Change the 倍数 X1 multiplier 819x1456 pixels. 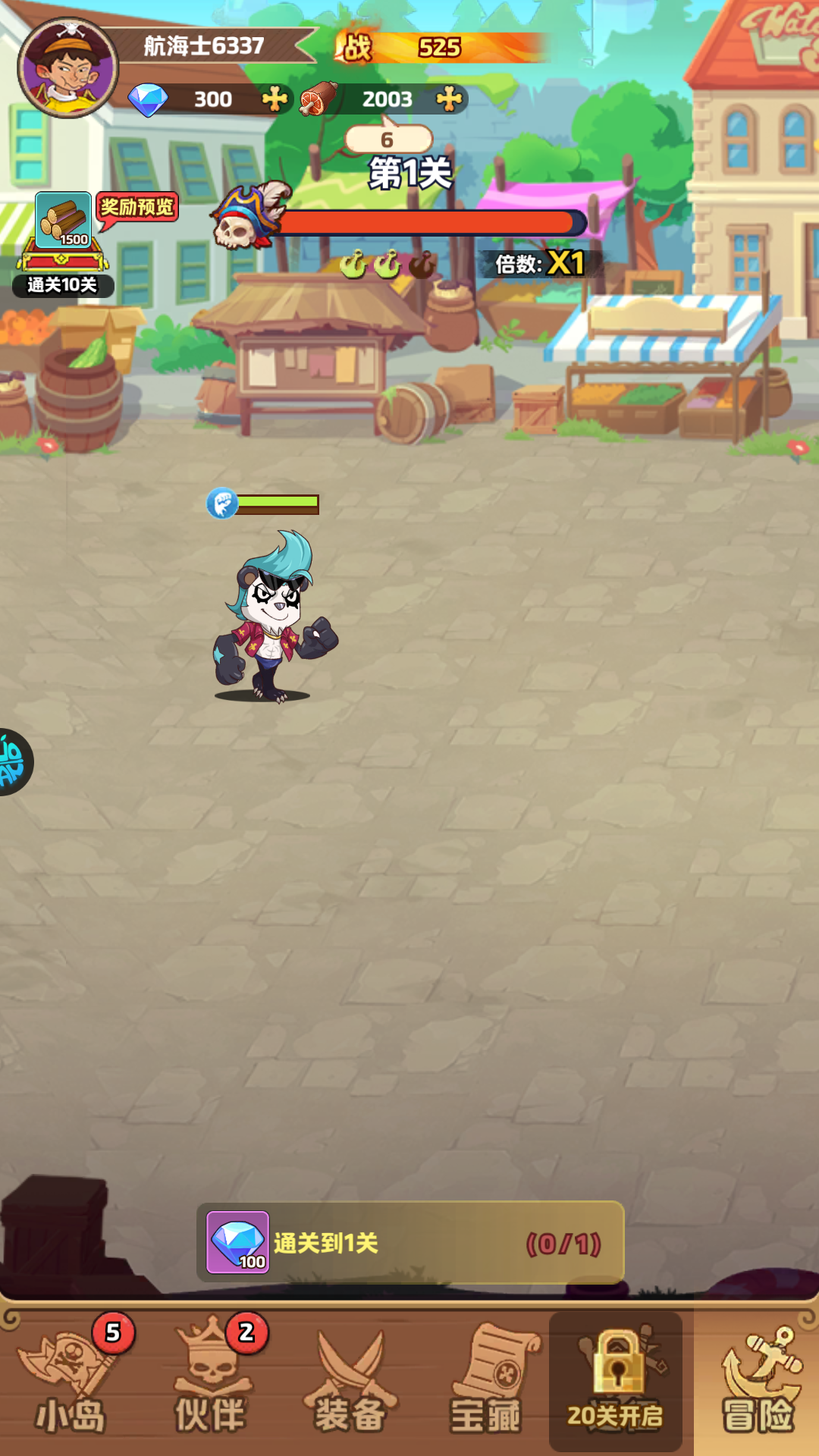[540, 264]
